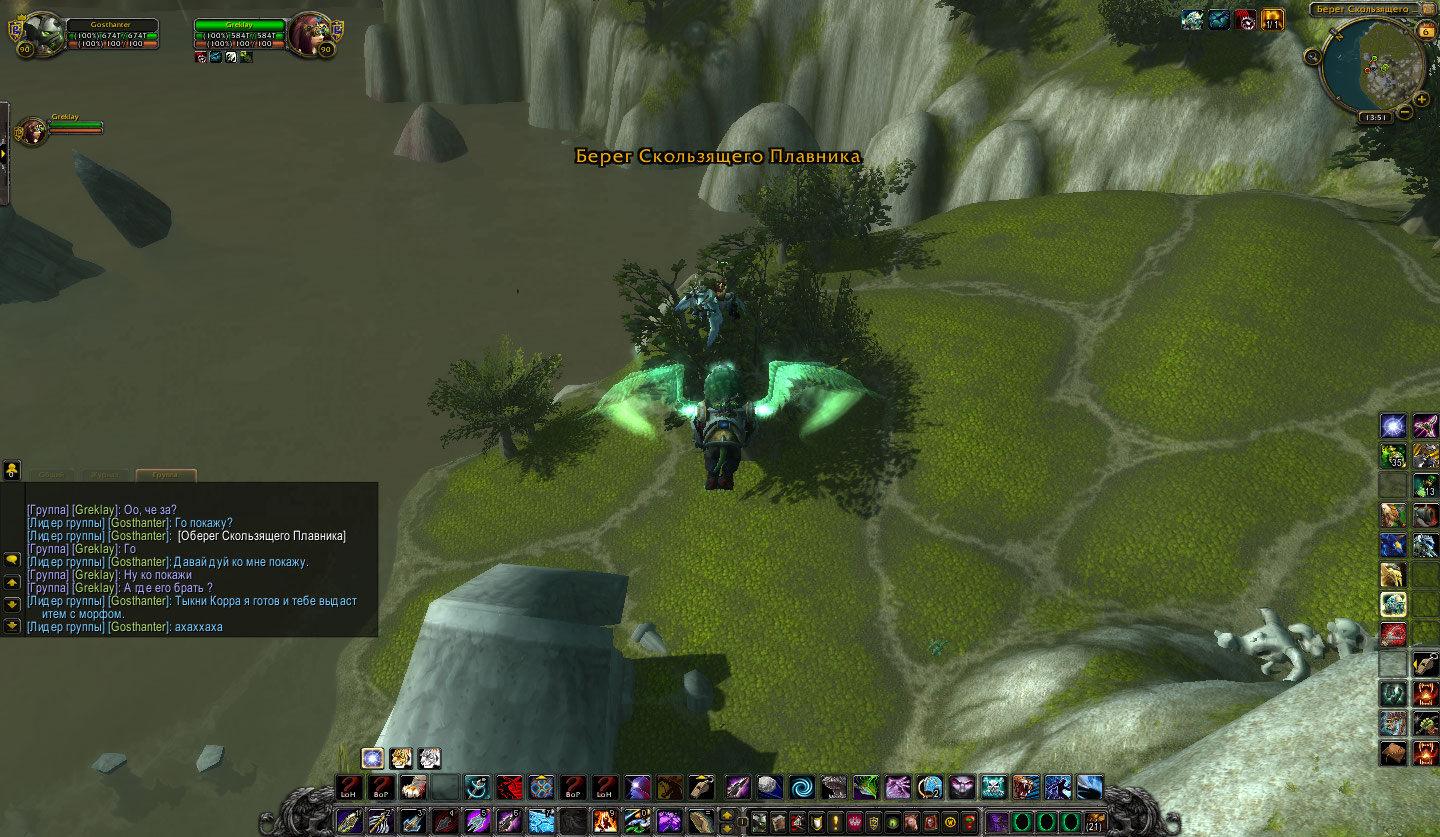Viewport: 1440px width, 837px height.
Task: Select the Greklay party member frame
Action: pyautogui.click(x=32, y=130)
